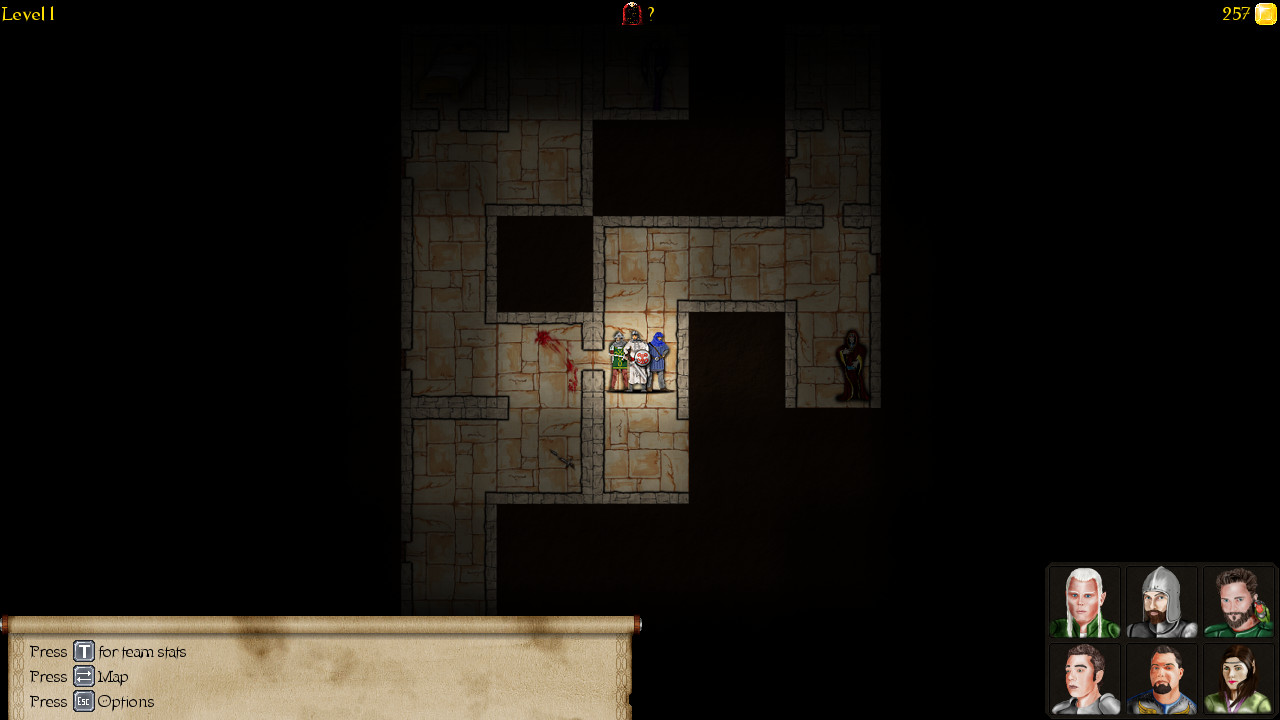Open Options by clicking the Options text

[x=126, y=701]
